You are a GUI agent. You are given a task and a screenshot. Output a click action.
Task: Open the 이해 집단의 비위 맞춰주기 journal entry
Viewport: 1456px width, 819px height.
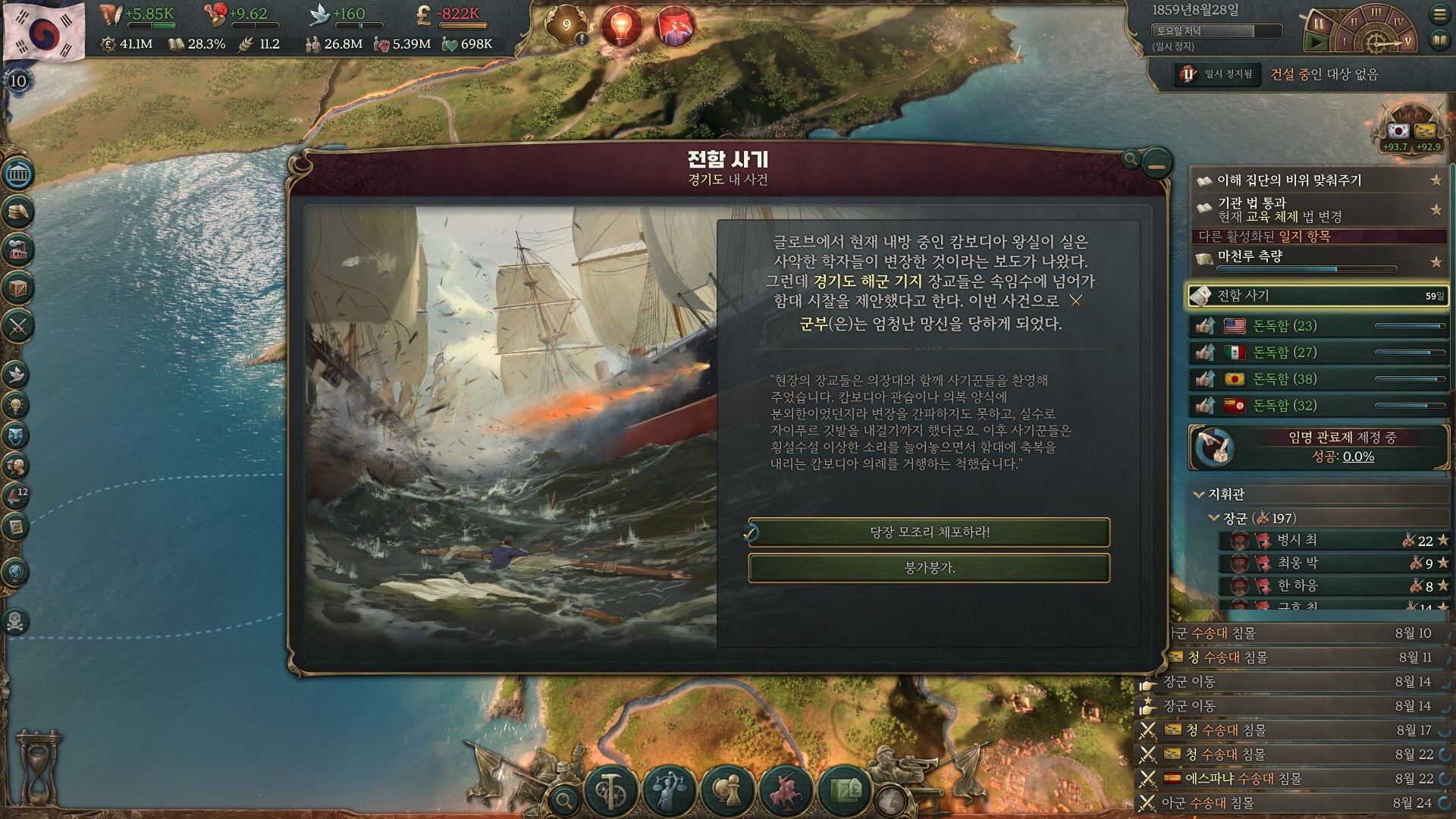[x=1318, y=180]
